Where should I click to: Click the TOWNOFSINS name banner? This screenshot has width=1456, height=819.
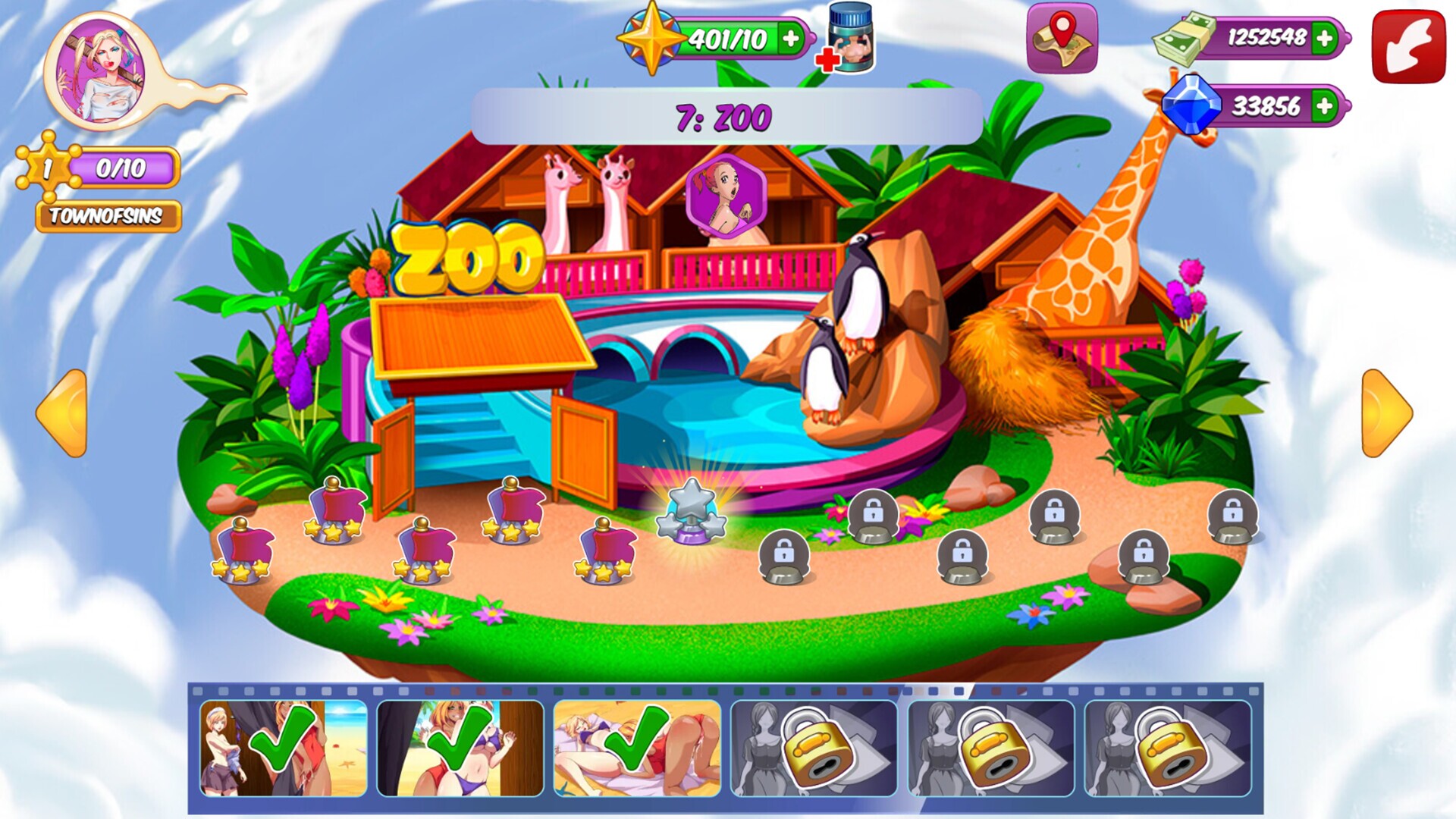coord(108,215)
